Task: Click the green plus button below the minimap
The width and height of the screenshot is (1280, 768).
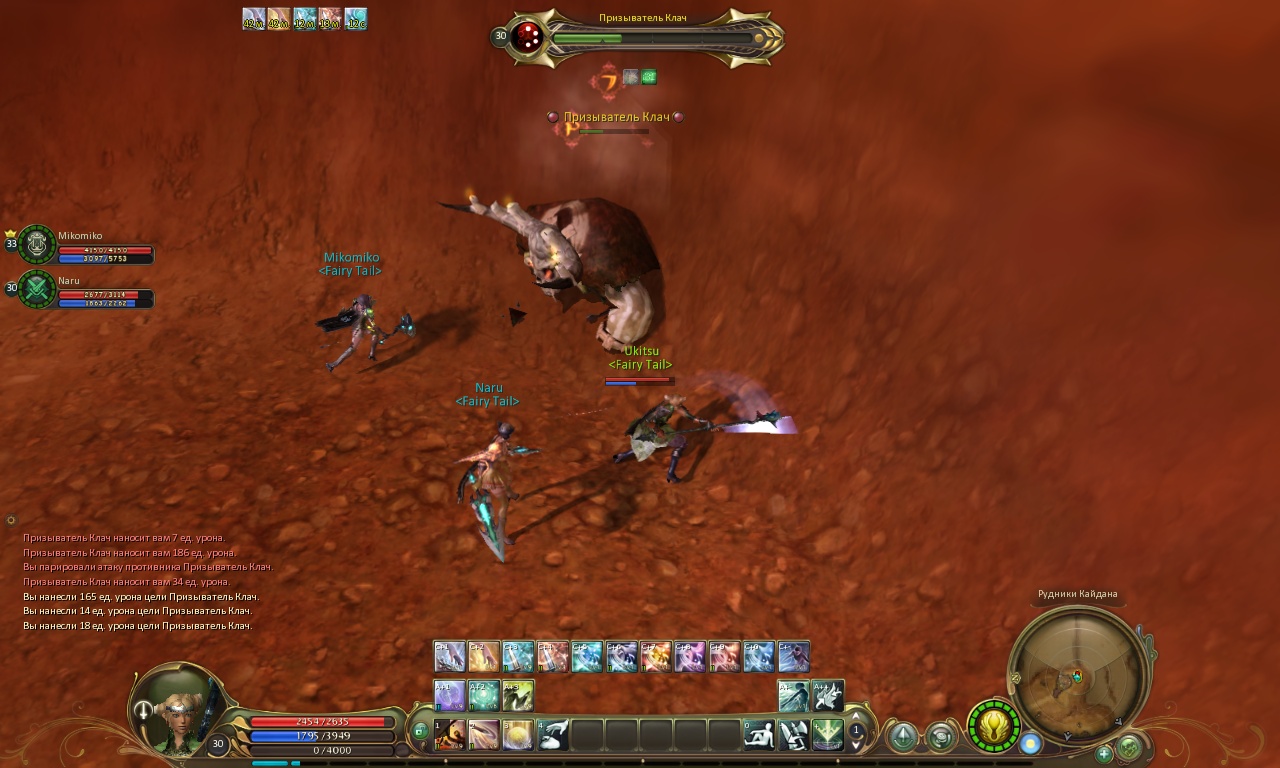Action: click(1104, 754)
